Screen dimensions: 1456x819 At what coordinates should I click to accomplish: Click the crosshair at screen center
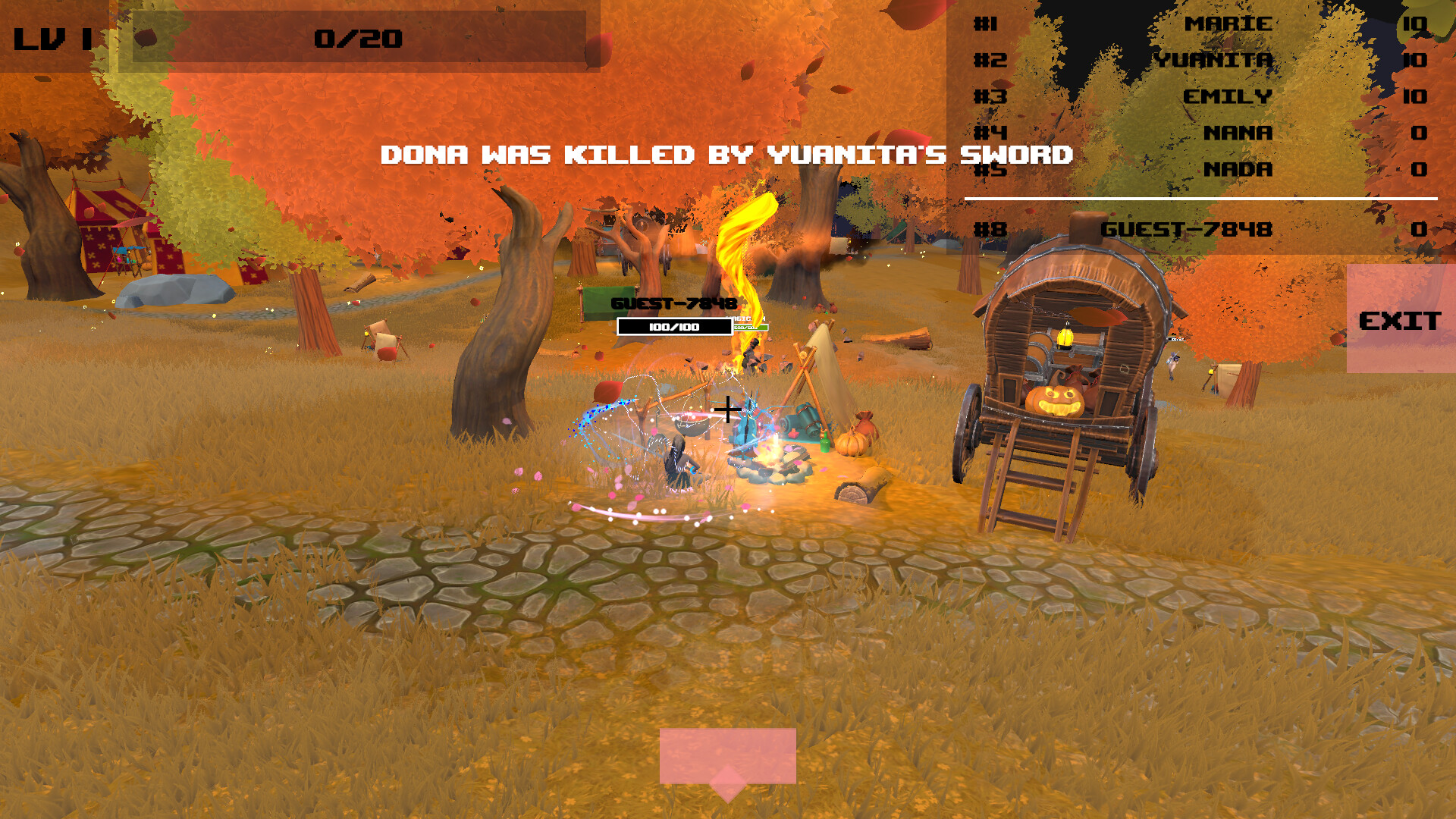[730, 409]
